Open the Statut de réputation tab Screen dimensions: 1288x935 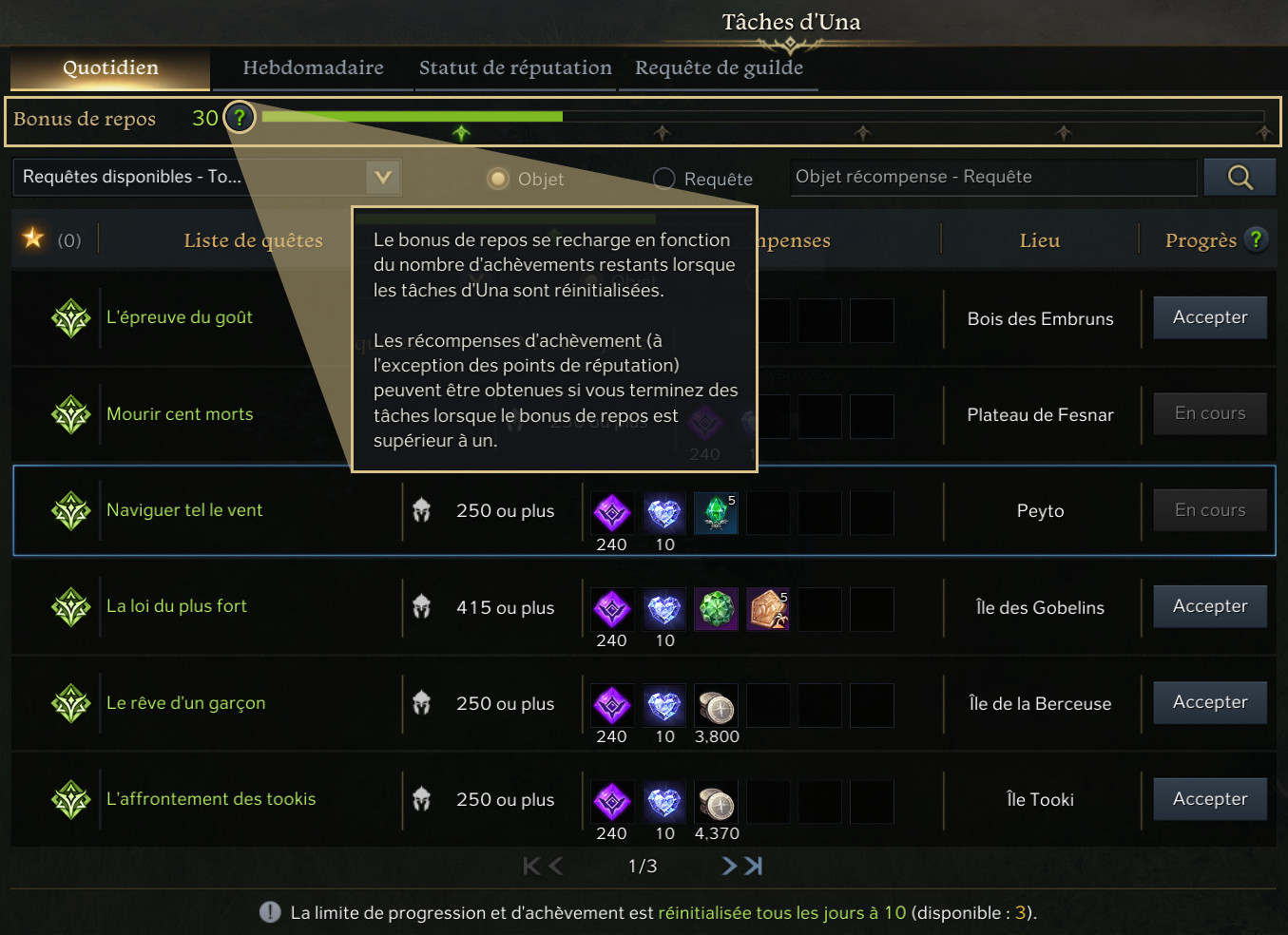tap(515, 68)
